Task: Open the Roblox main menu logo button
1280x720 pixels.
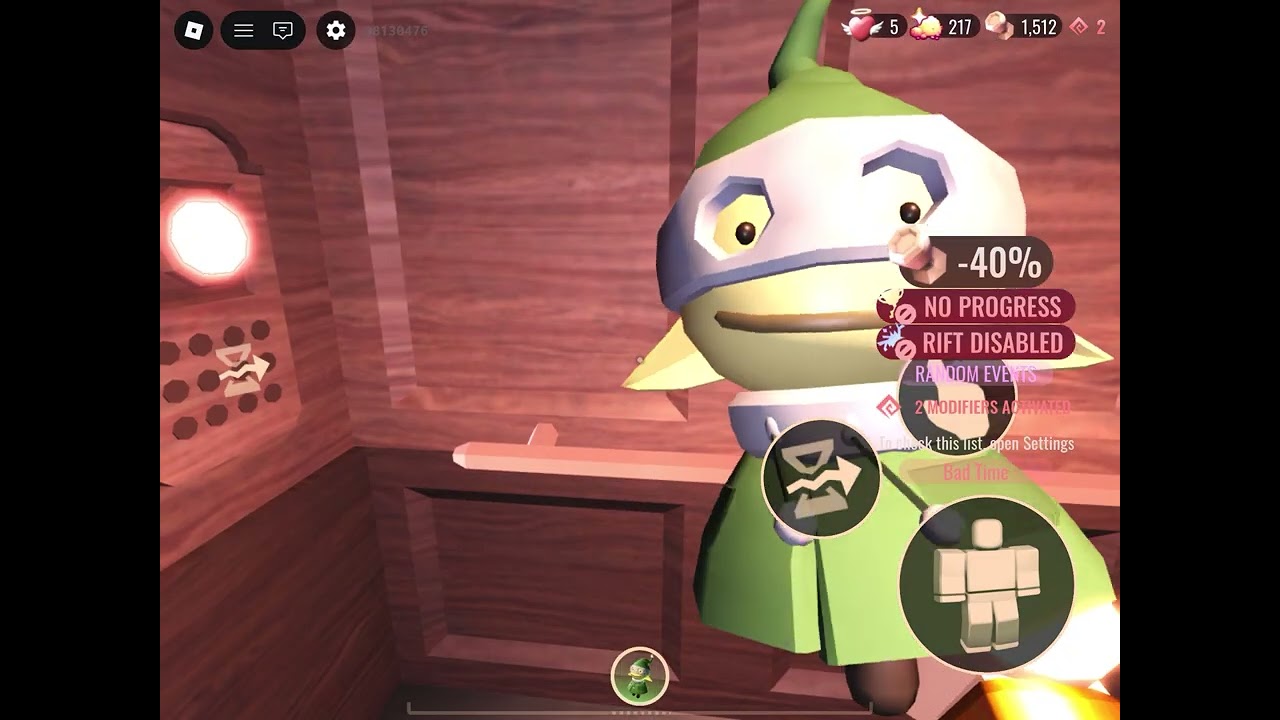Action: click(194, 31)
